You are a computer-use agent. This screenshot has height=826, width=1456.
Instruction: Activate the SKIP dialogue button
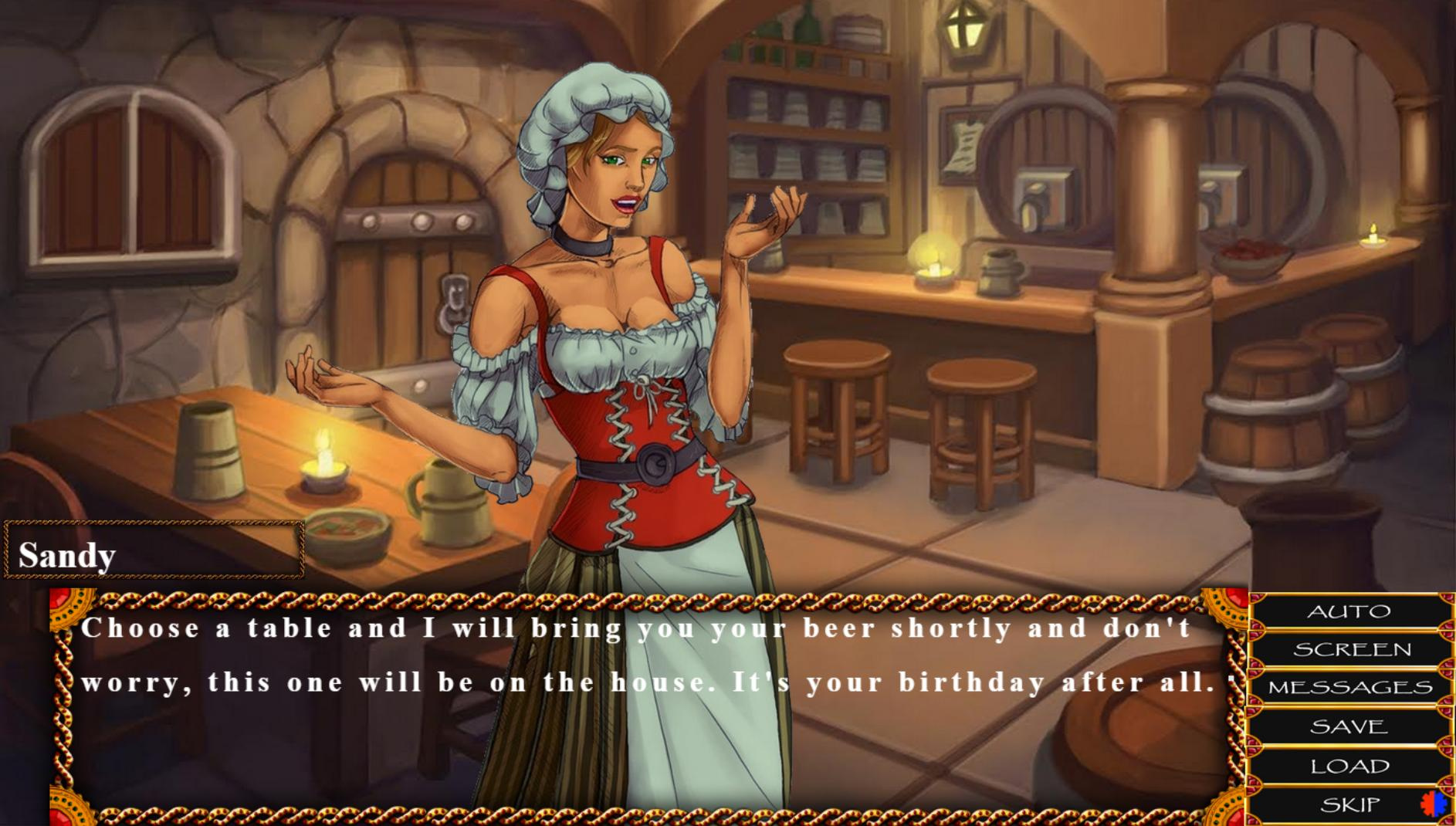tap(1349, 805)
